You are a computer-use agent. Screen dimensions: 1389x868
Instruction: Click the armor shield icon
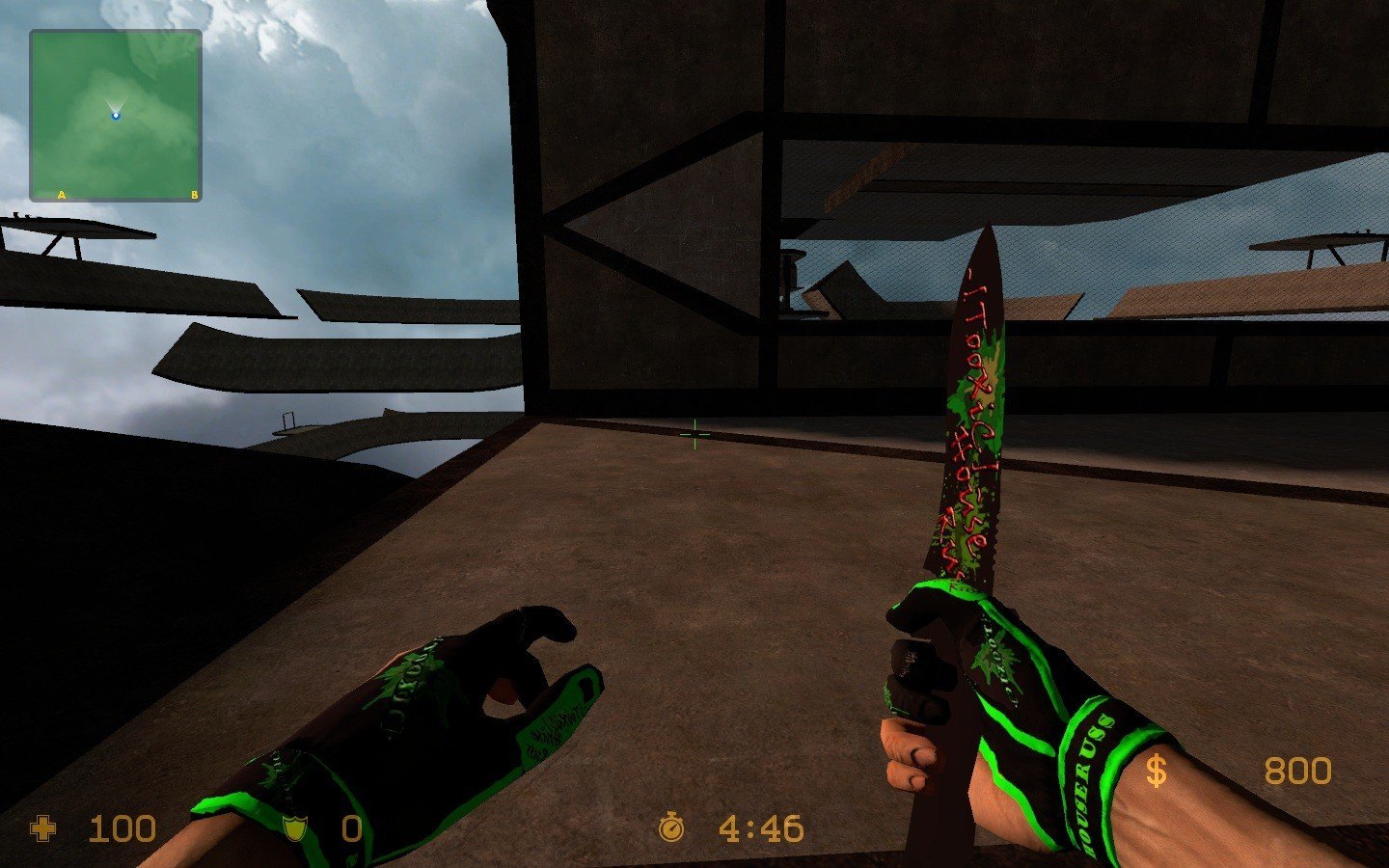[x=294, y=828]
